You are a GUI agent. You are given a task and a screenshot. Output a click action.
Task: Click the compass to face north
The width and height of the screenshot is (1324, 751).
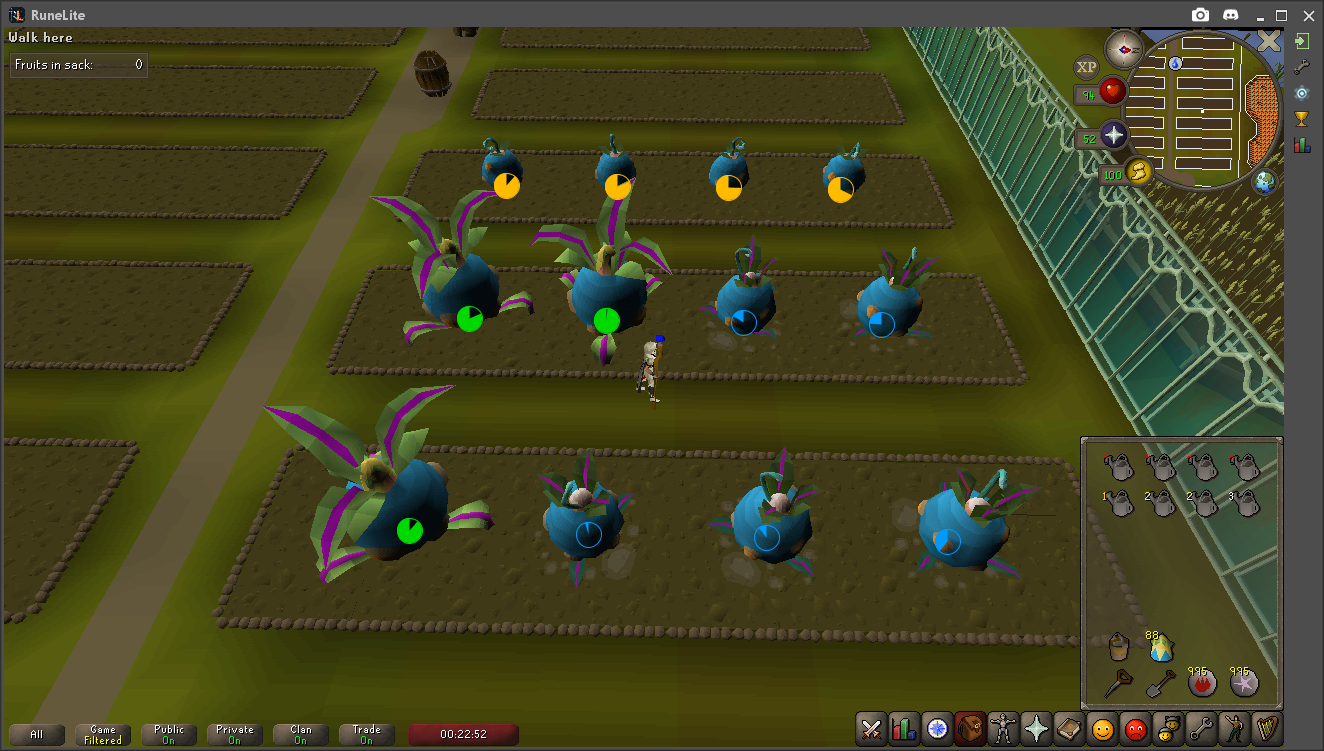pos(1123,48)
